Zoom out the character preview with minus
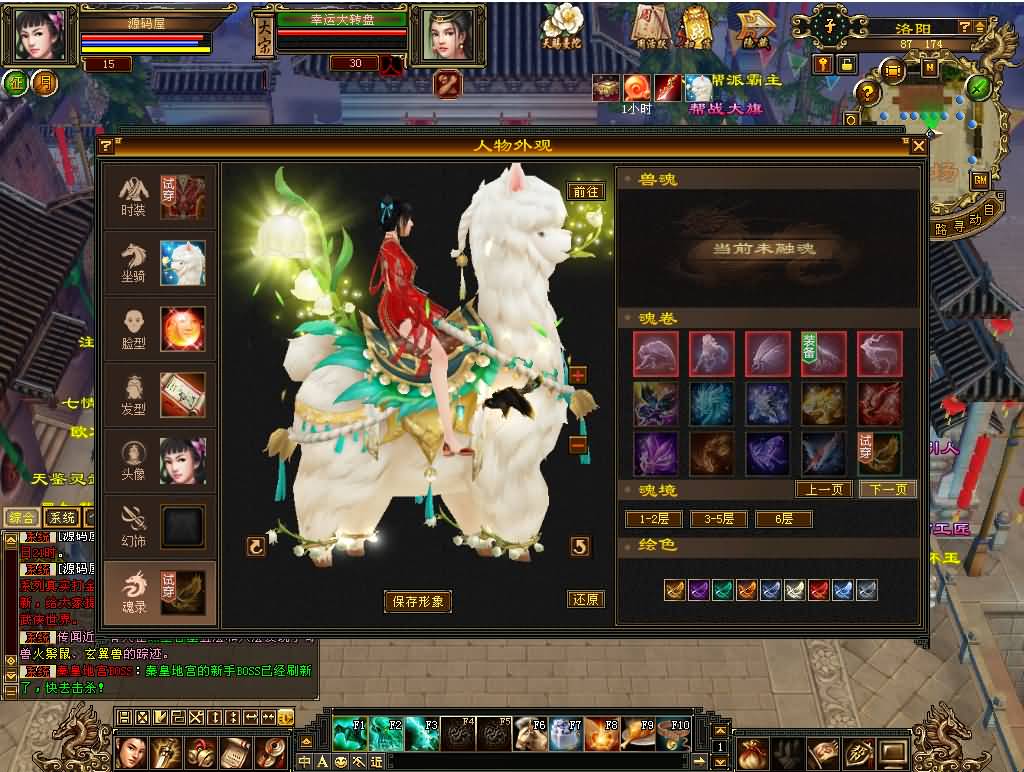 (x=578, y=445)
